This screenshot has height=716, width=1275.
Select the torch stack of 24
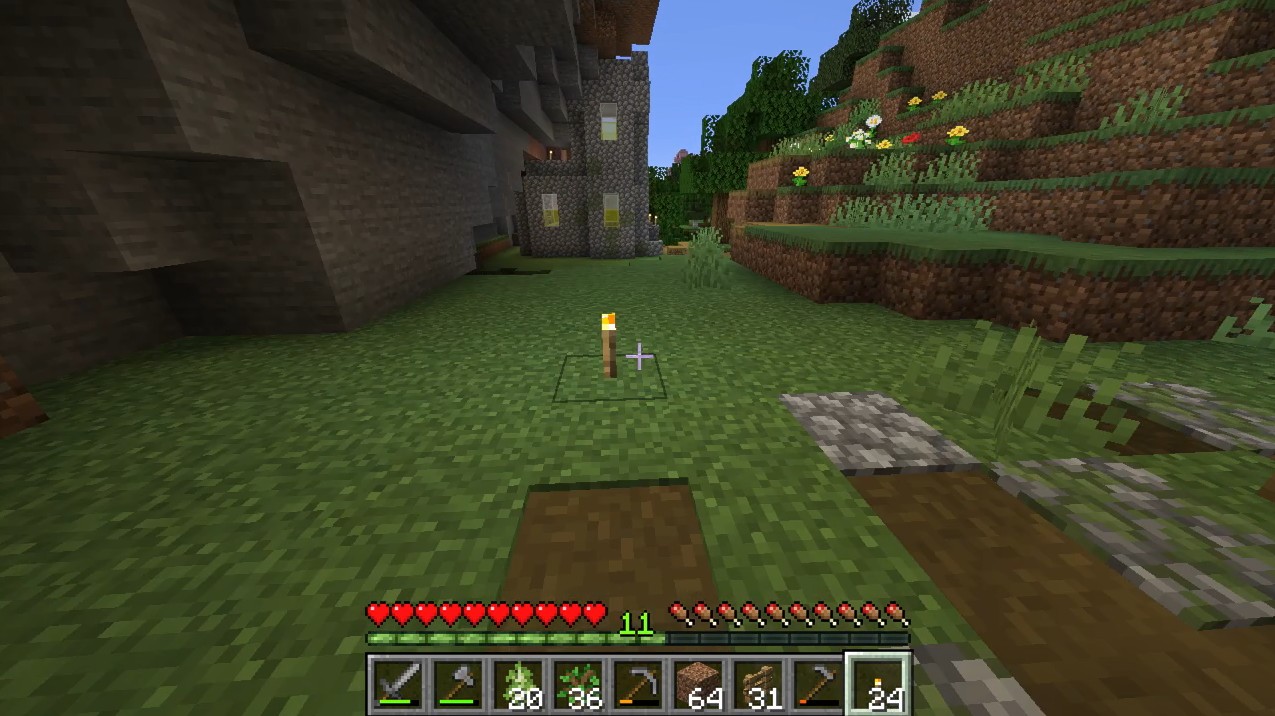pos(879,685)
